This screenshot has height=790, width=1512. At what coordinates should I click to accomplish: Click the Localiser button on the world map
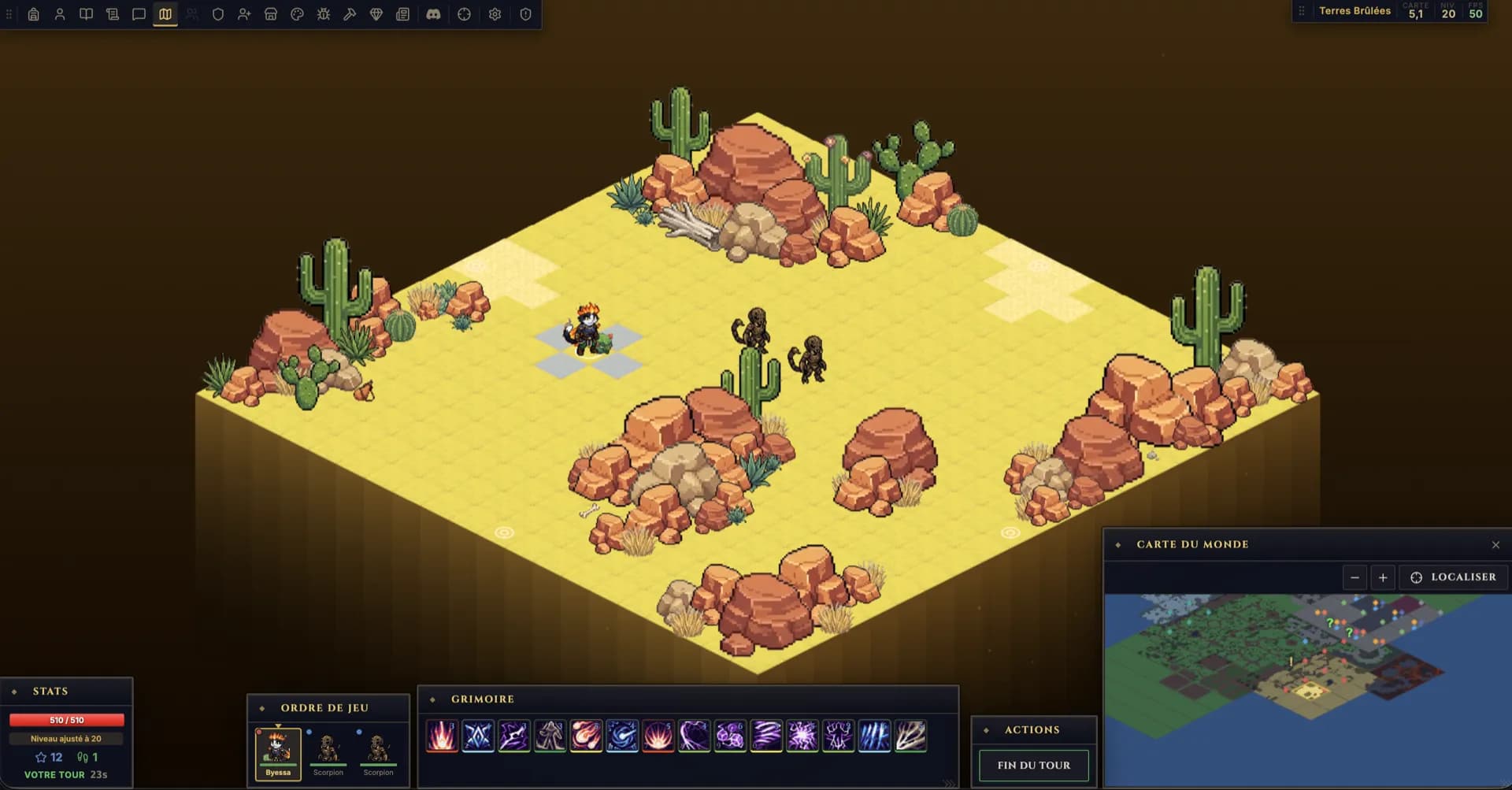point(1453,577)
